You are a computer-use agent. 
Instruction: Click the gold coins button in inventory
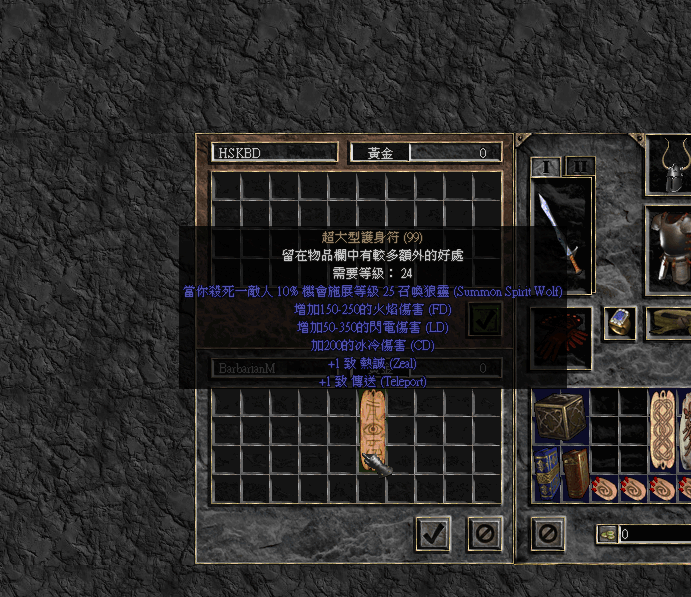pyautogui.click(x=608, y=534)
